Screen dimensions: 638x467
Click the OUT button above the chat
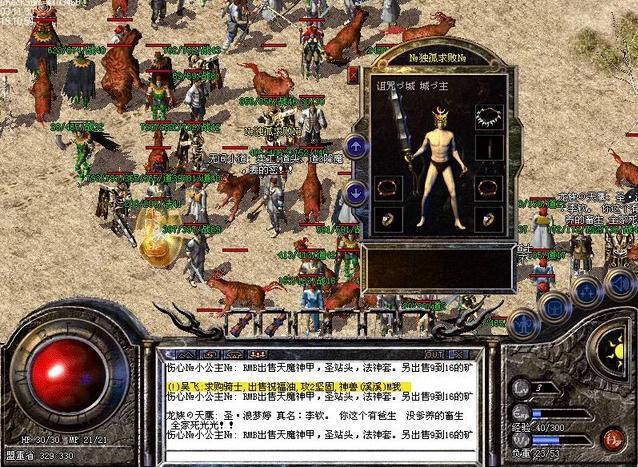433,354
